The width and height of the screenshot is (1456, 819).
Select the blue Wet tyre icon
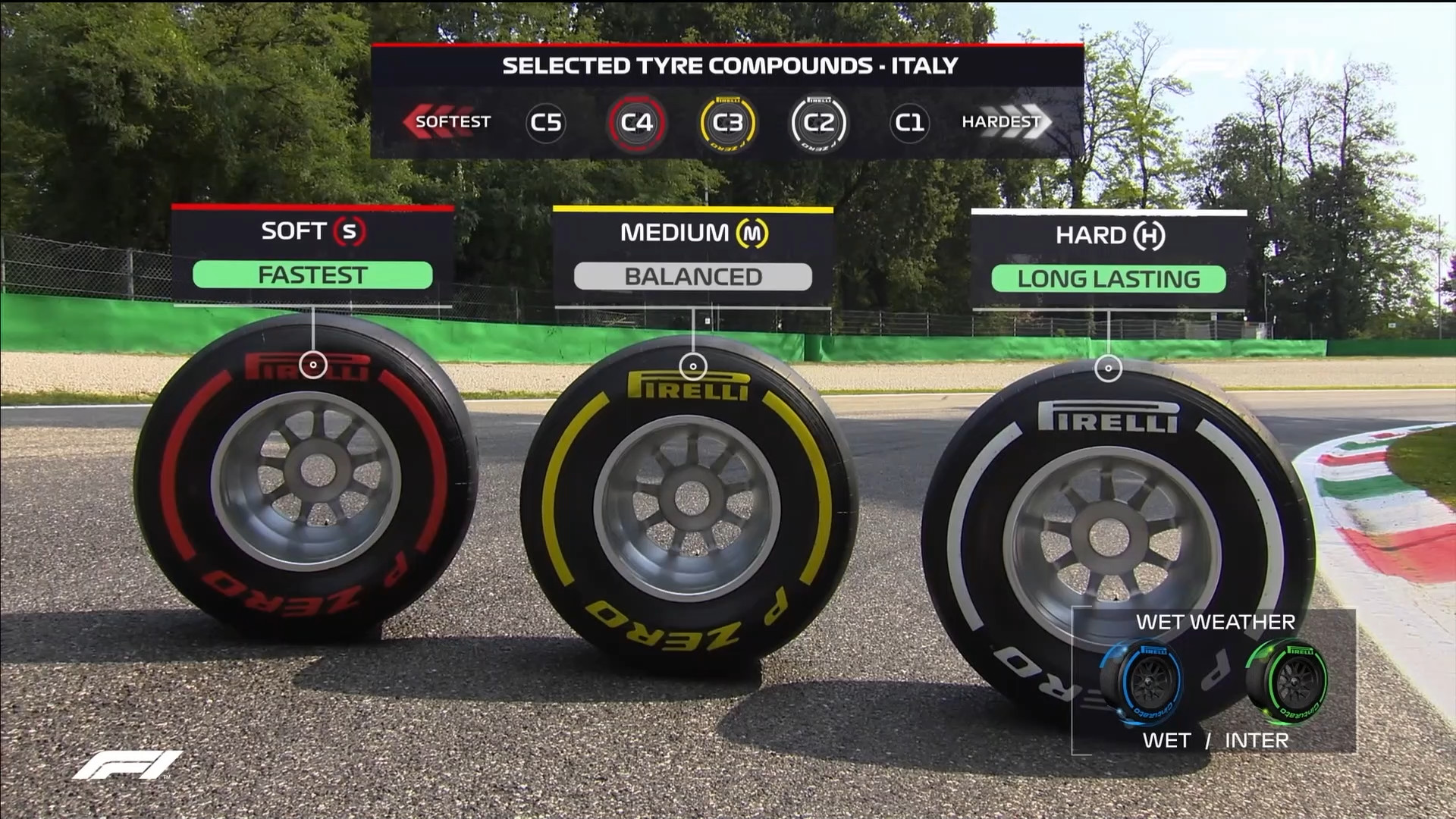tap(1143, 681)
